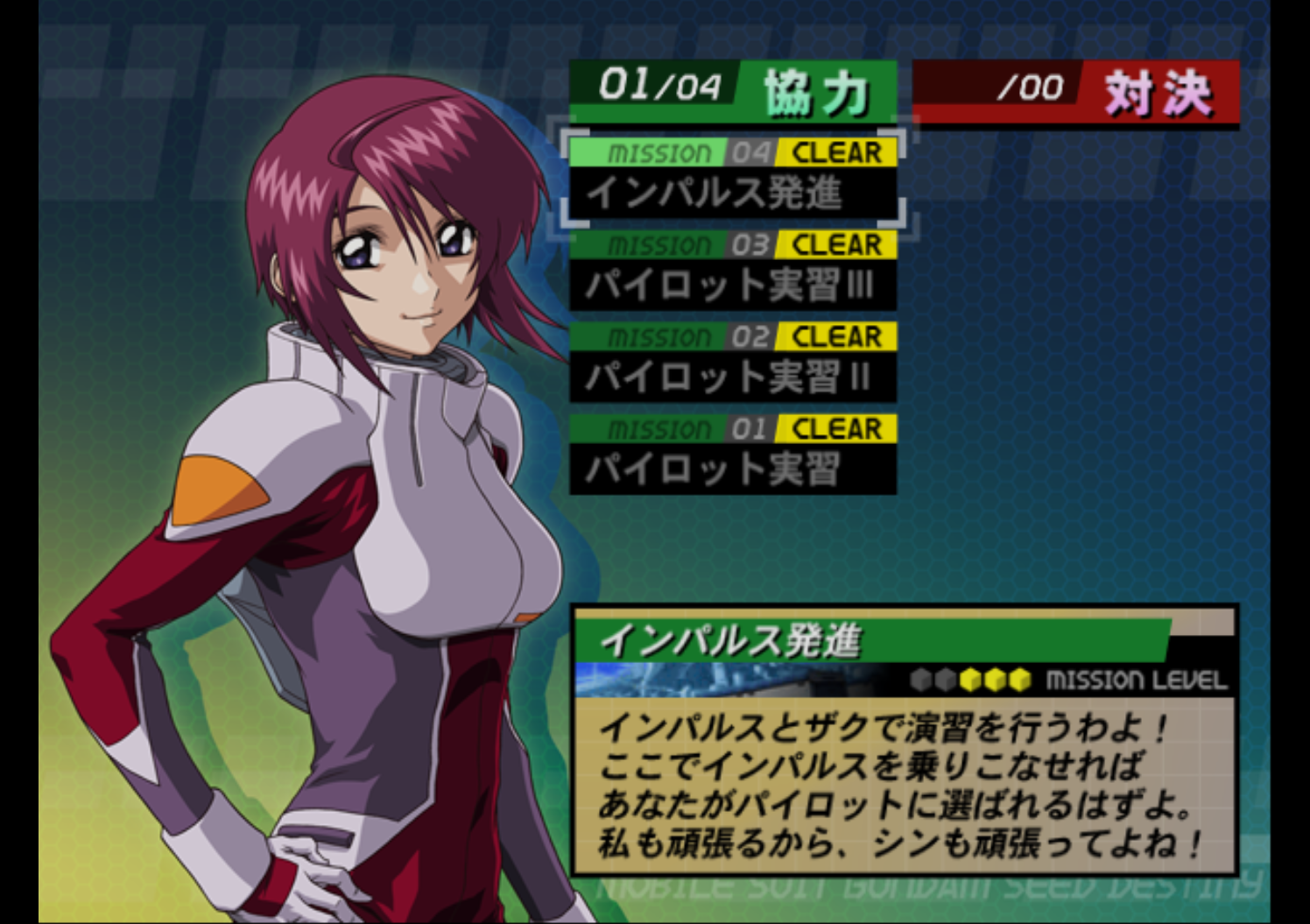Viewport: 1310px width, 924px height.
Task: Click the CLEAR badge beside パイロット実習III
Action: click(836, 244)
